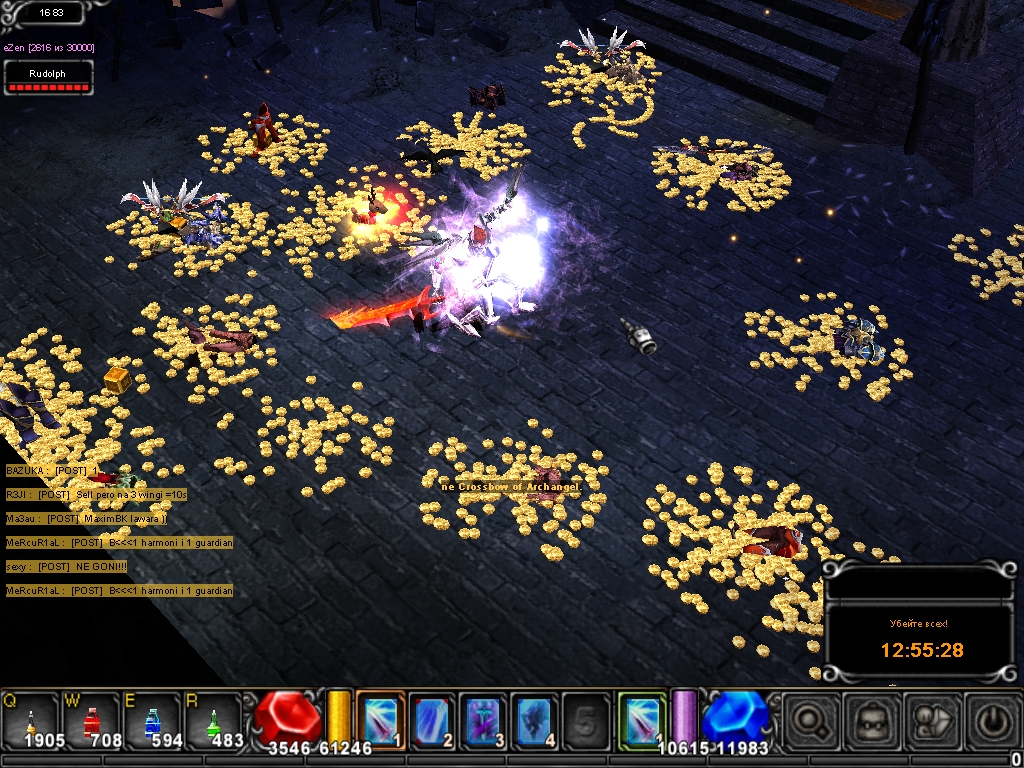Use the antidote potion in slot Q

(32, 720)
